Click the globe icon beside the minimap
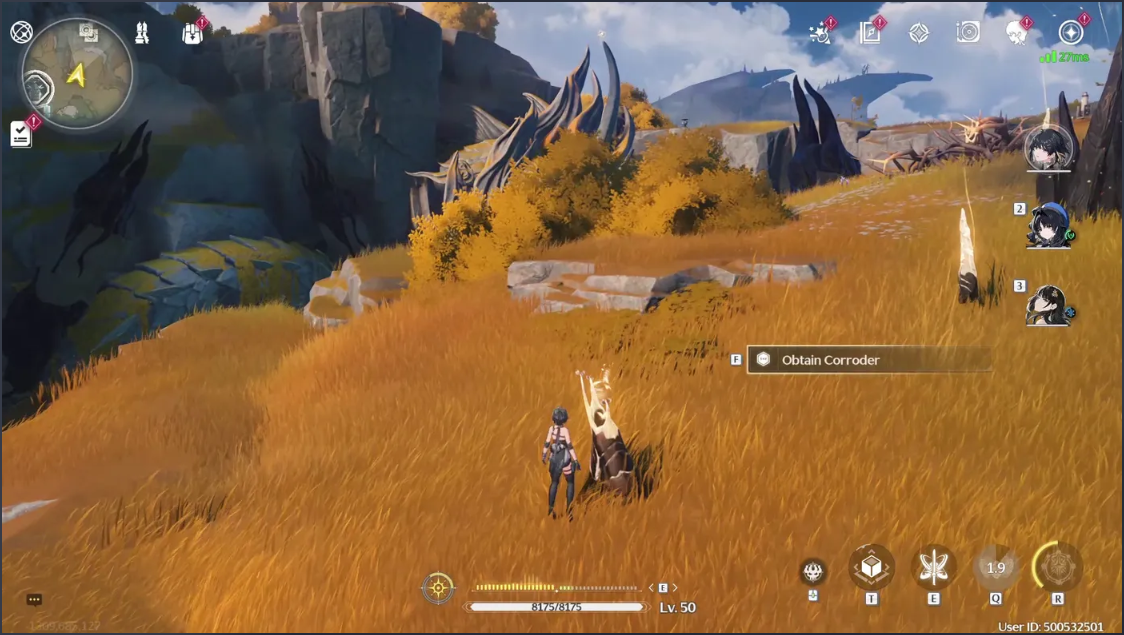 (x=21, y=32)
